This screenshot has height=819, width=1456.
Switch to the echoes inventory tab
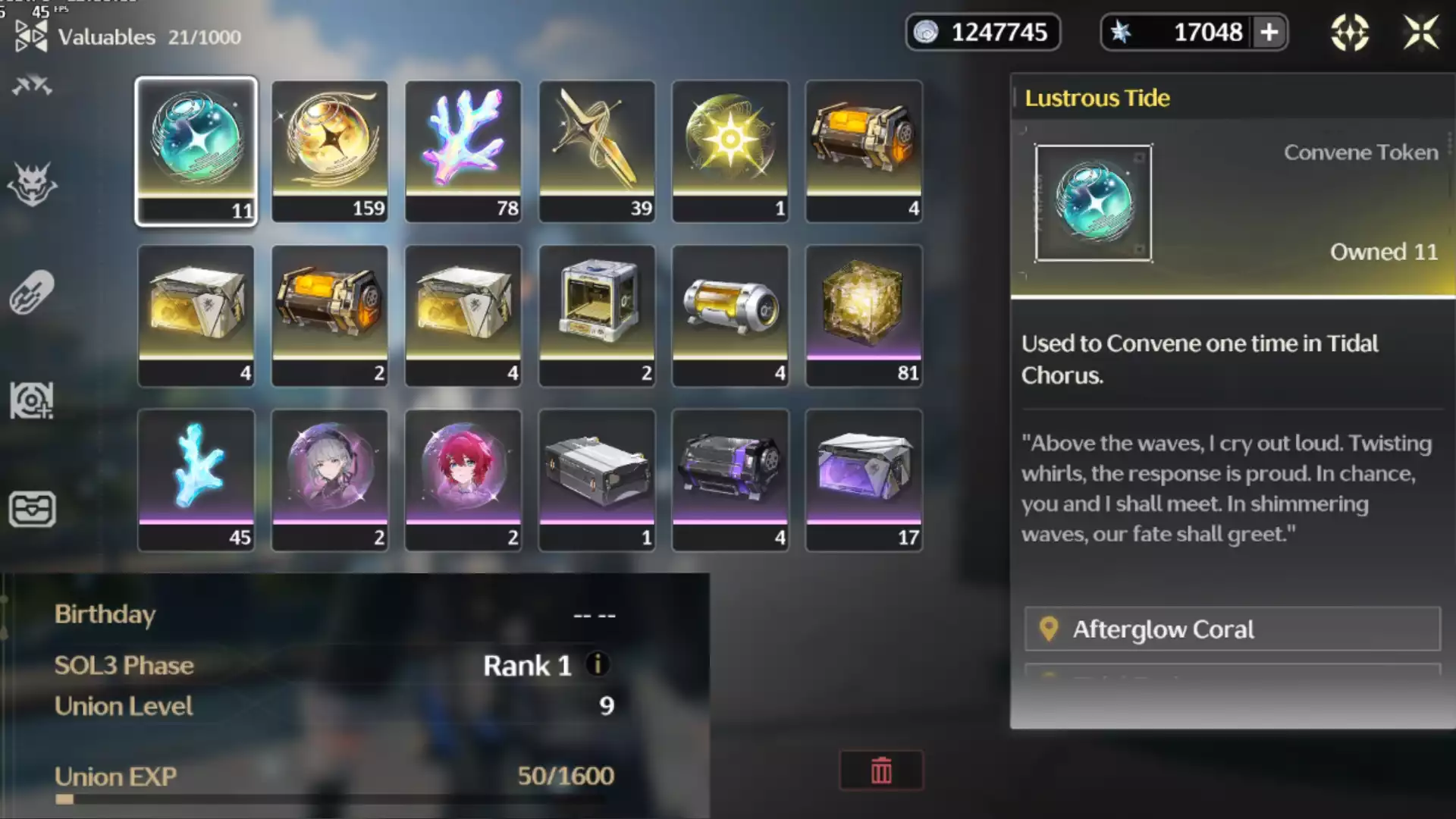(32, 184)
